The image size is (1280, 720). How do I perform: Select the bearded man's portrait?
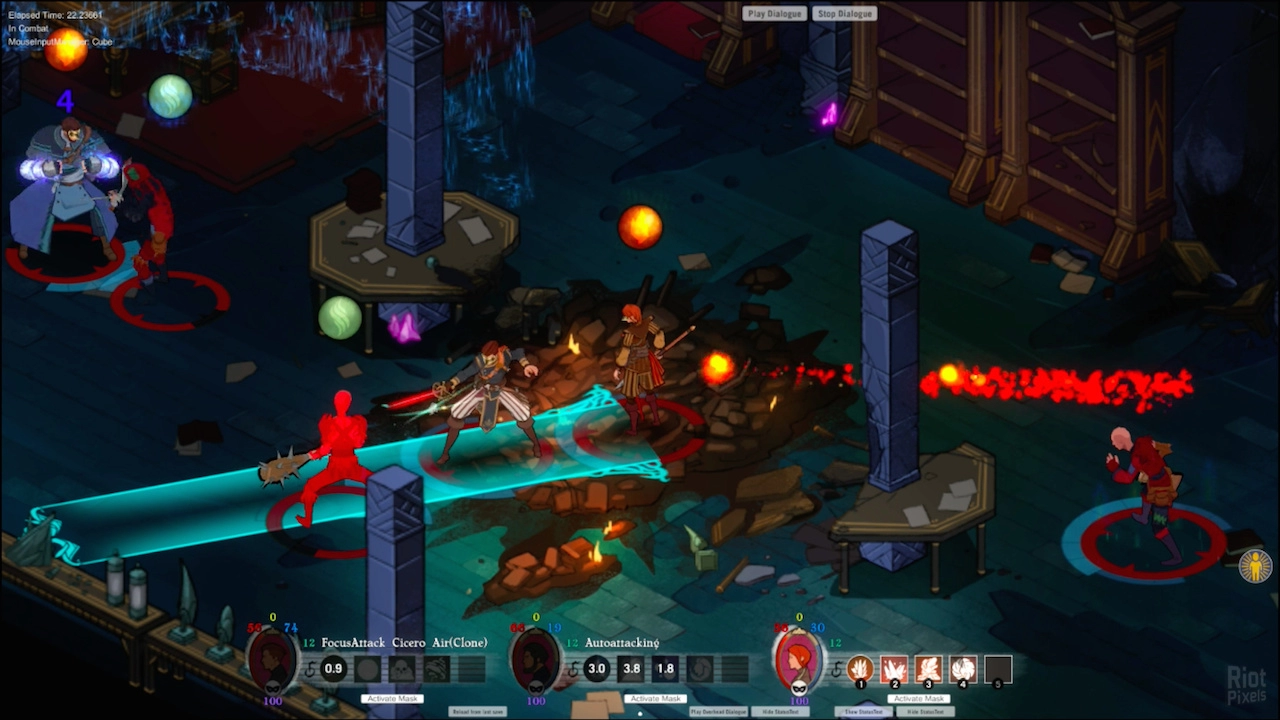click(535, 661)
